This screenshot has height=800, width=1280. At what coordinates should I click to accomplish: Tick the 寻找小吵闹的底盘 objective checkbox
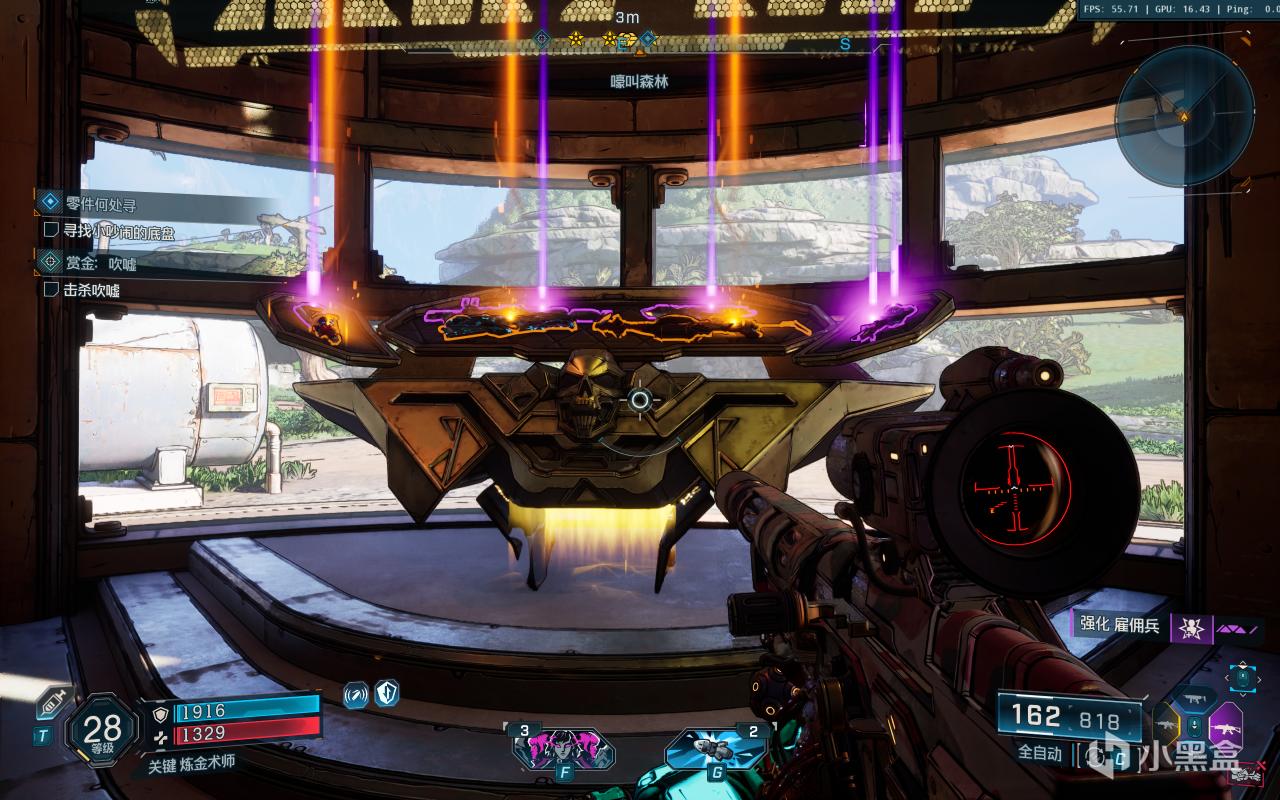click(53, 230)
